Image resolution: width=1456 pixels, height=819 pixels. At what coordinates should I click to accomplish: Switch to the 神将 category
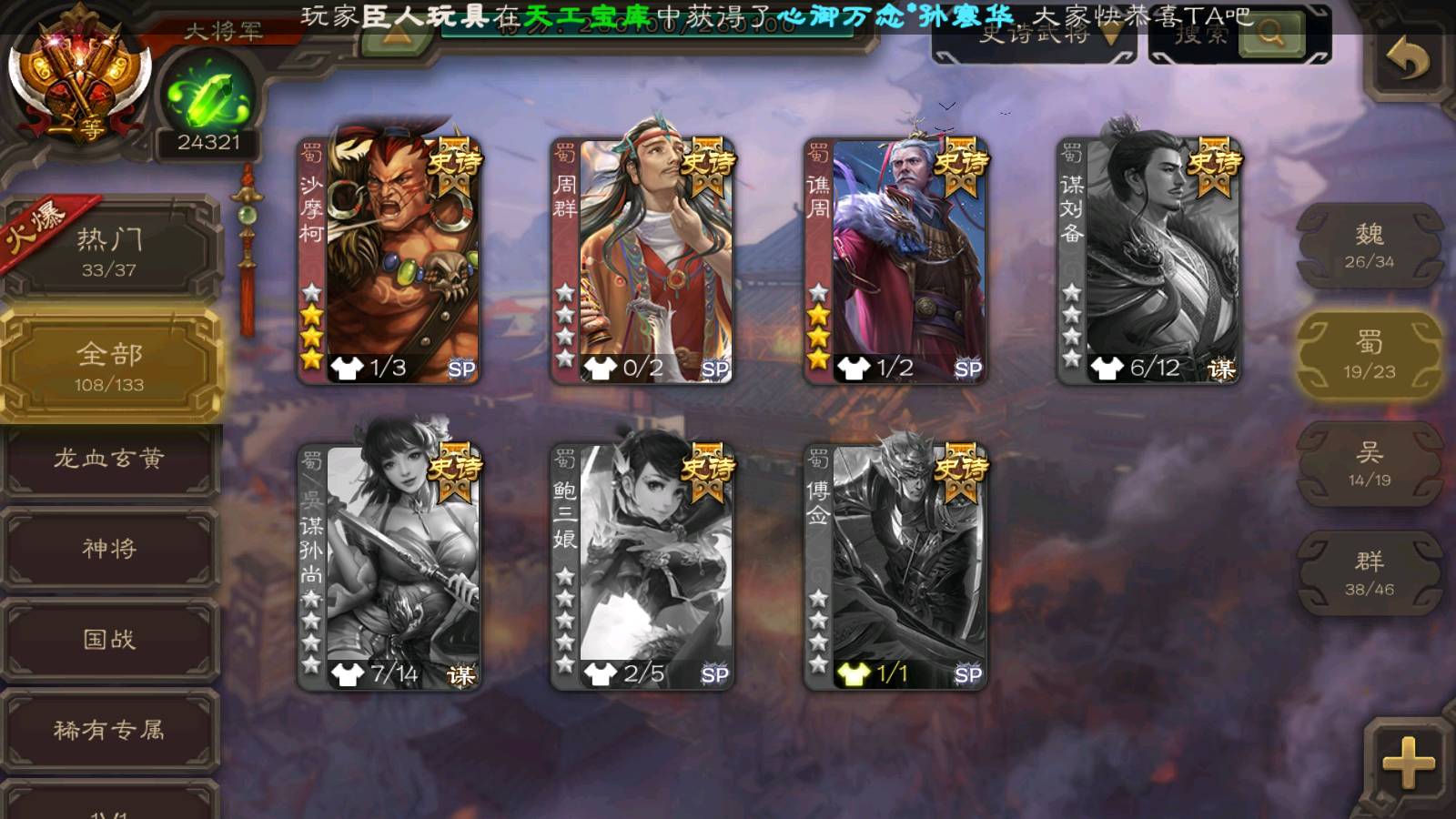[109, 548]
